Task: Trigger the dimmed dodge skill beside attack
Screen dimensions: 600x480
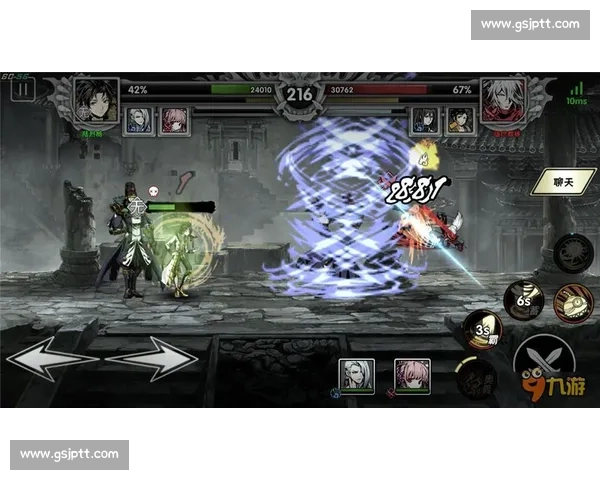Action: pyautogui.click(x=475, y=379)
